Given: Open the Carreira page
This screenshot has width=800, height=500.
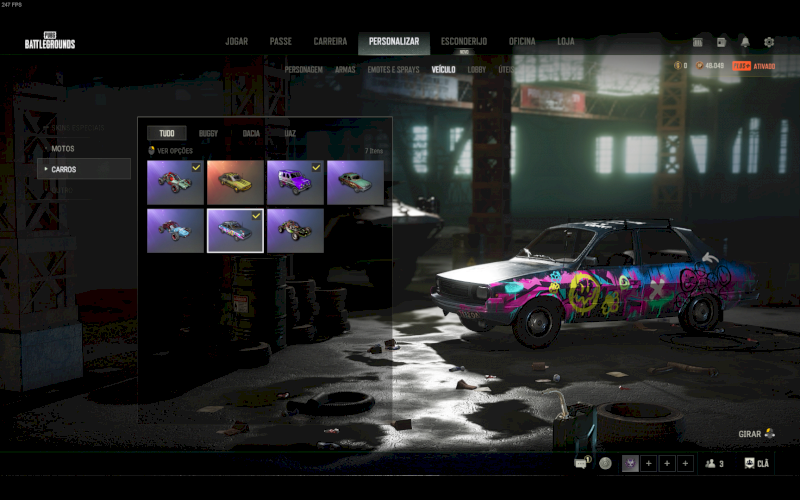Looking at the screenshot, I should pyautogui.click(x=330, y=42).
